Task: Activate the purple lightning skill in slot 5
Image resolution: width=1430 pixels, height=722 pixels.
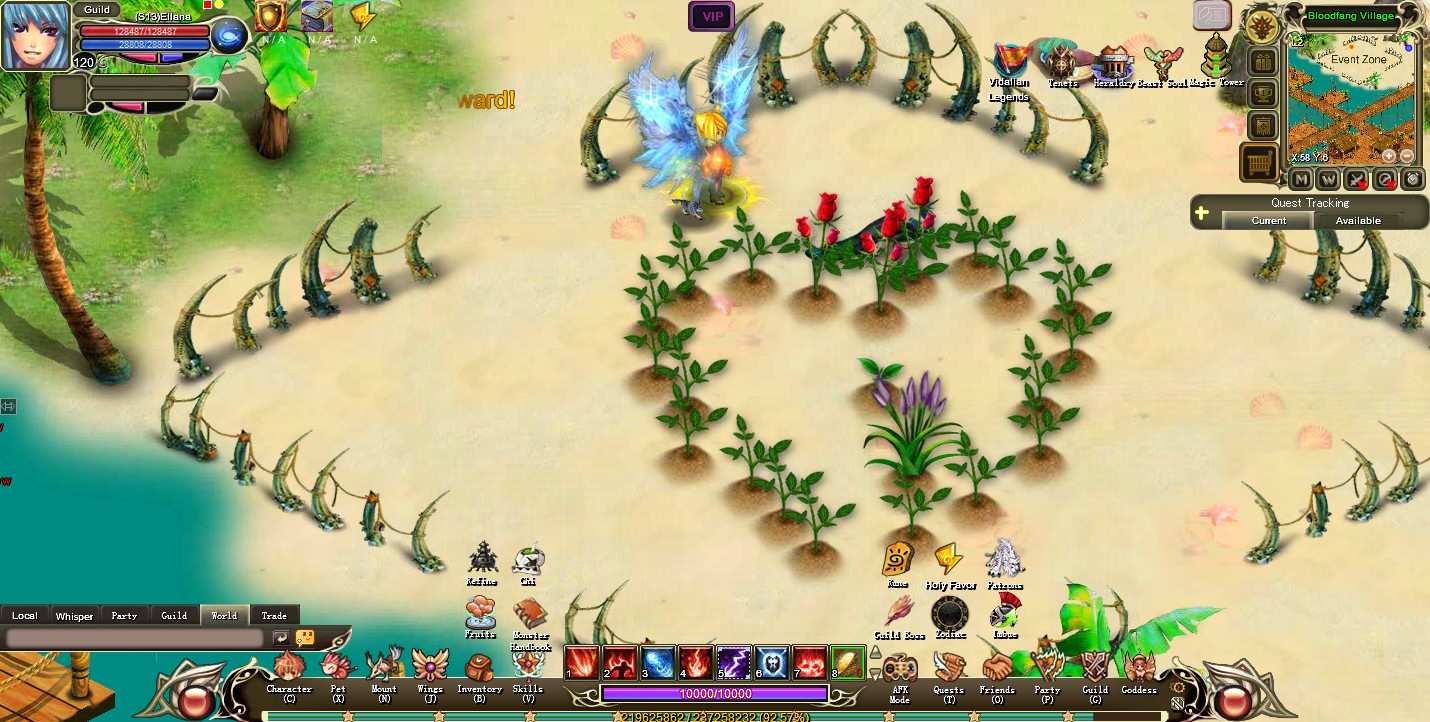Action: tap(734, 662)
